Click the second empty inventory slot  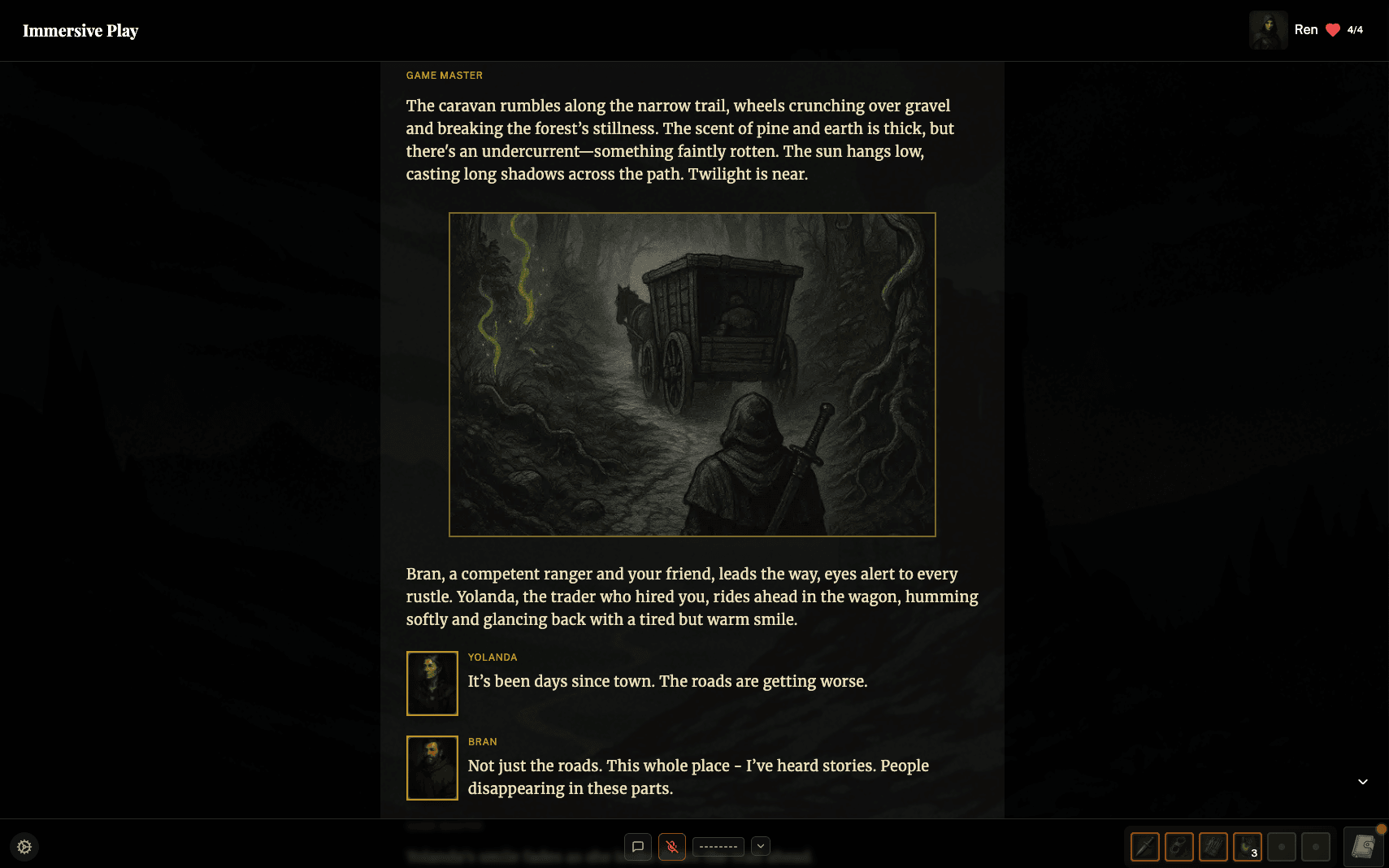(x=1316, y=847)
